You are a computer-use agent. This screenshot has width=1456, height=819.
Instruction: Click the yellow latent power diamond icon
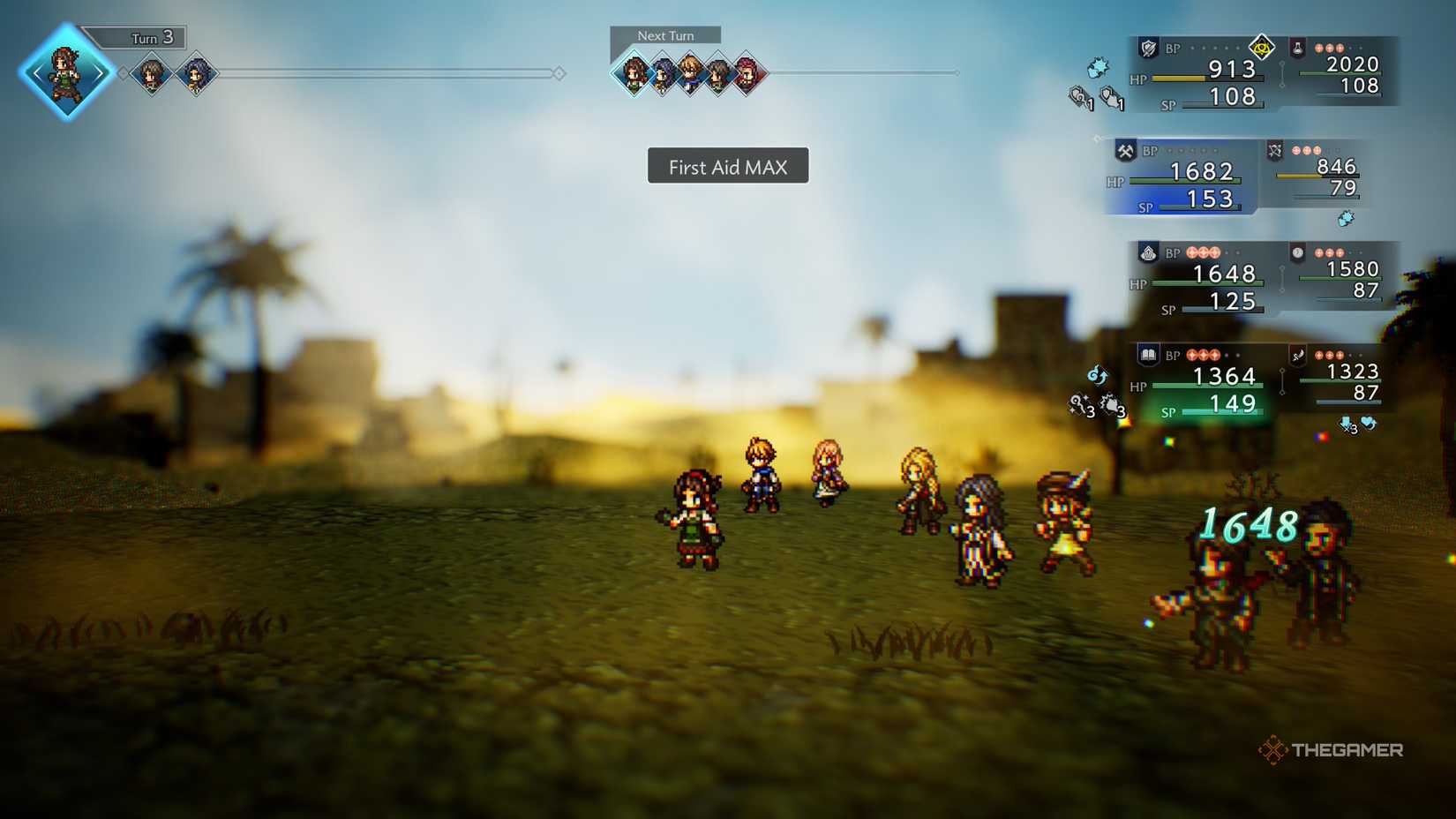(x=1262, y=48)
